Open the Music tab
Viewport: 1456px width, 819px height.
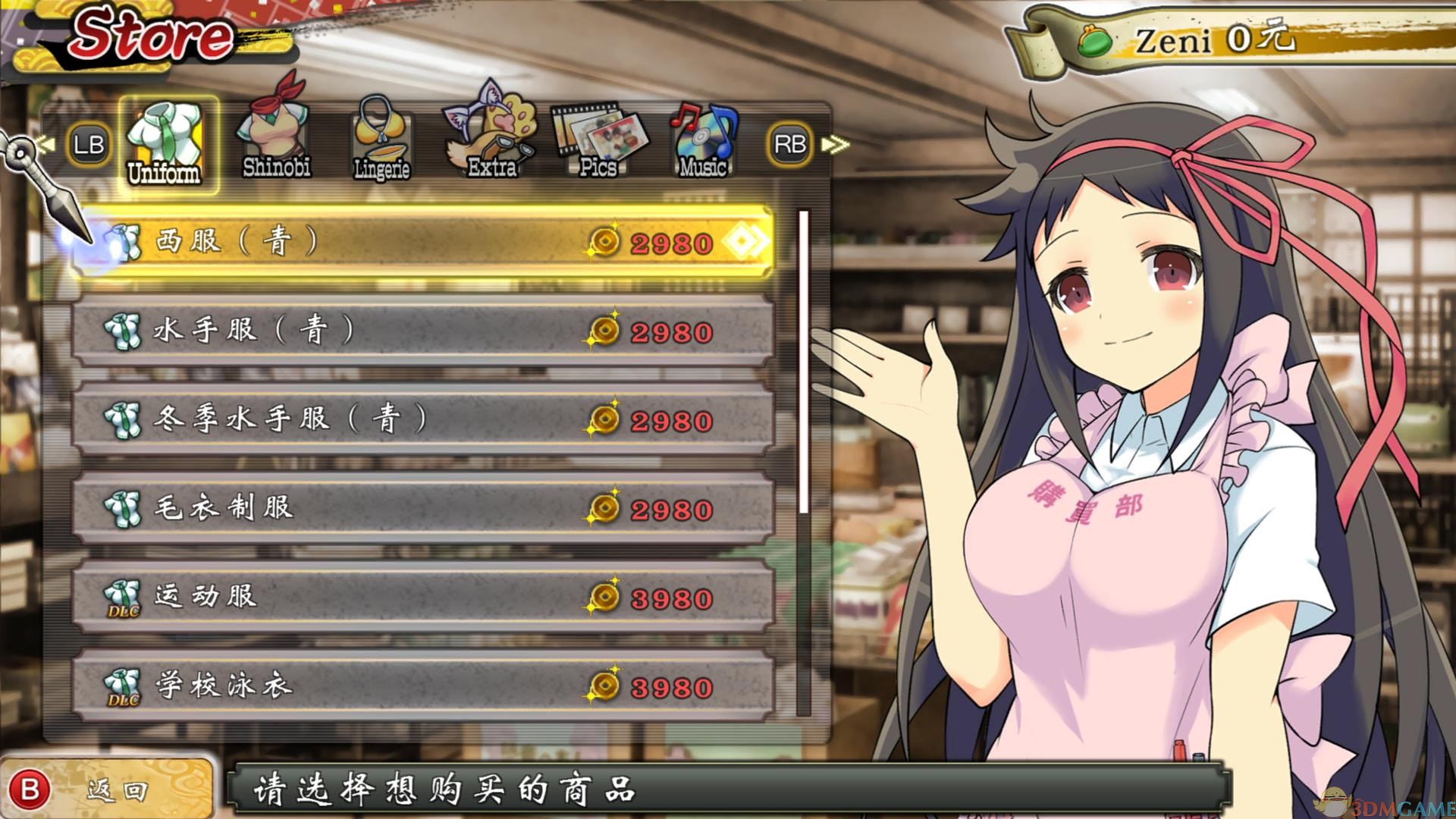pos(703,141)
